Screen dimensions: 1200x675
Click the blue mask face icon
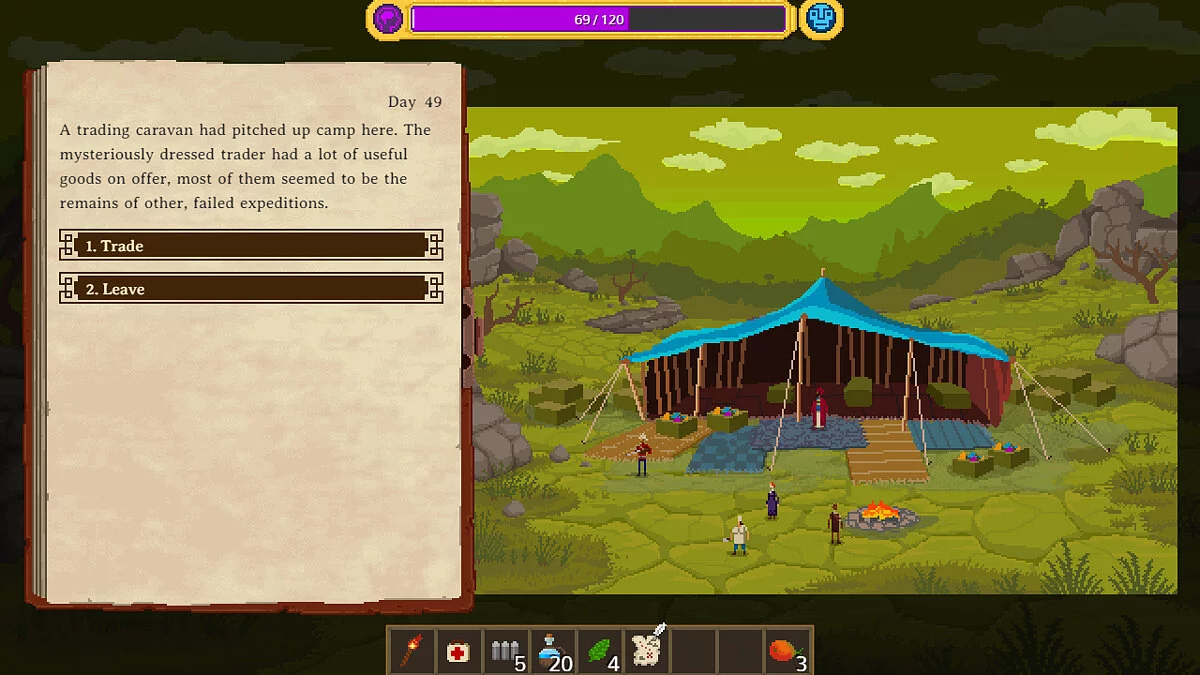[820, 19]
